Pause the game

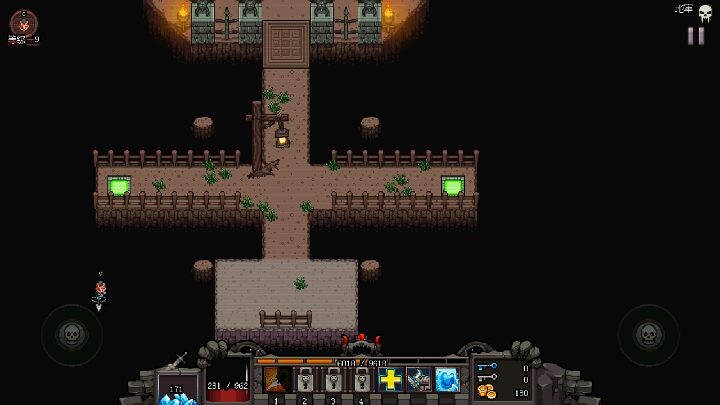tap(695, 36)
